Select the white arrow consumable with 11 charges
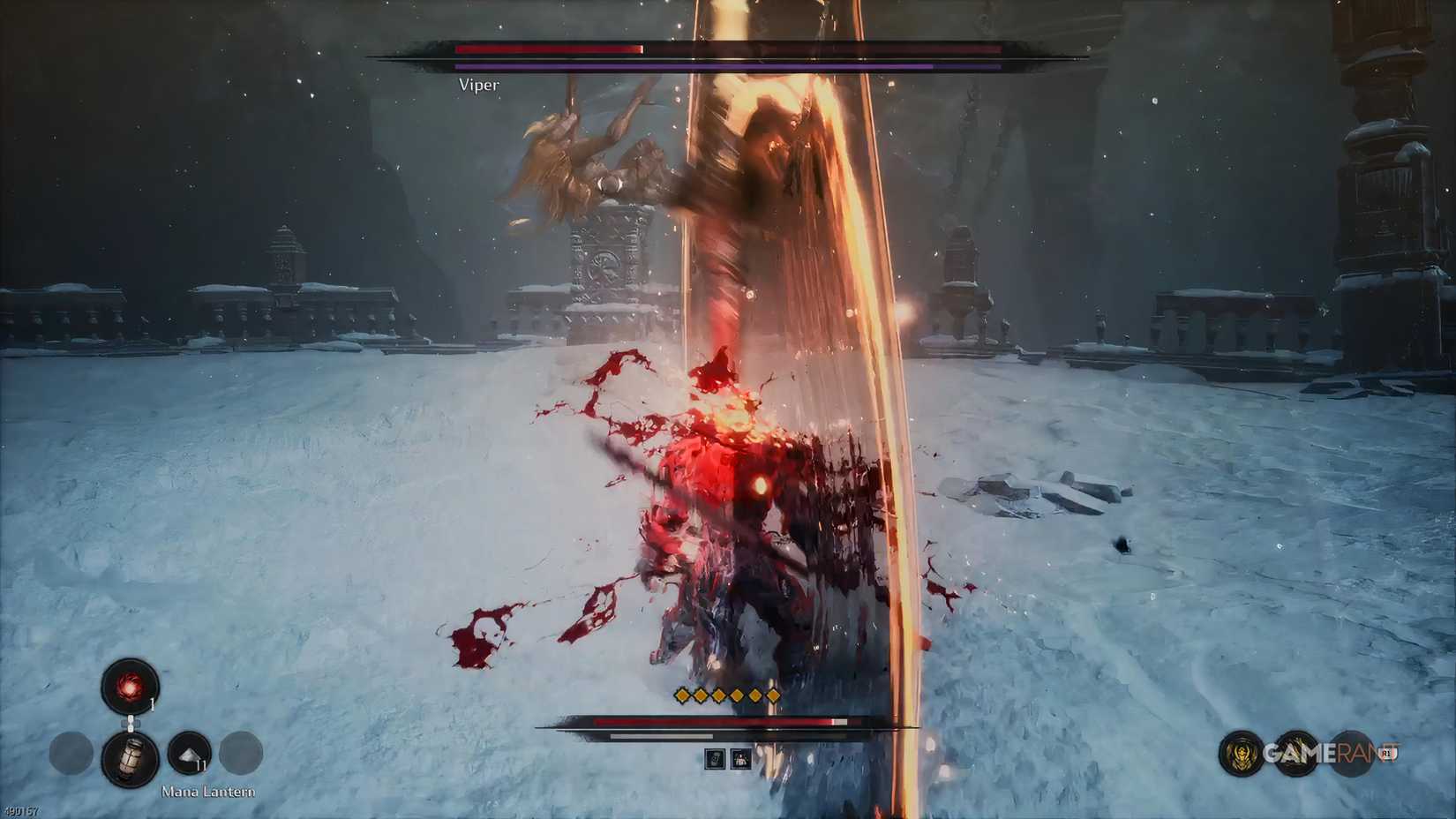Screen dimensions: 1456x819 pyautogui.click(x=188, y=753)
